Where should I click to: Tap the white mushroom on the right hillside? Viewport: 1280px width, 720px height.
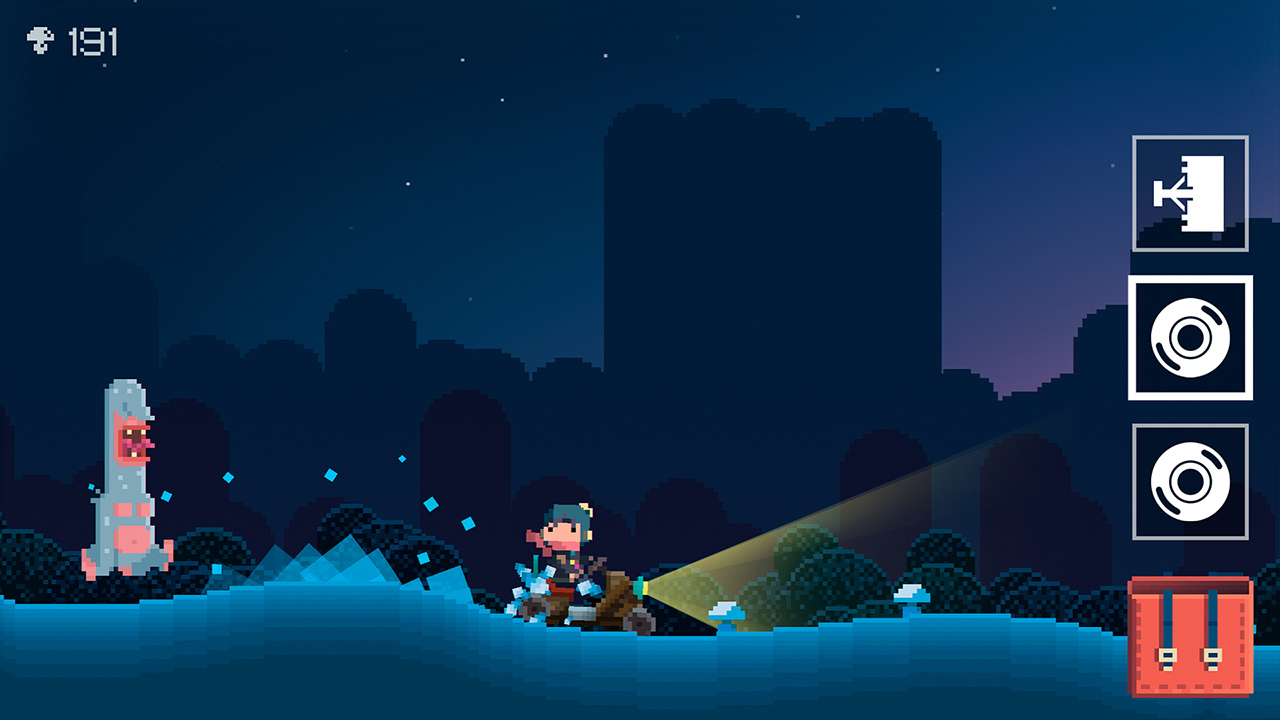click(x=910, y=595)
